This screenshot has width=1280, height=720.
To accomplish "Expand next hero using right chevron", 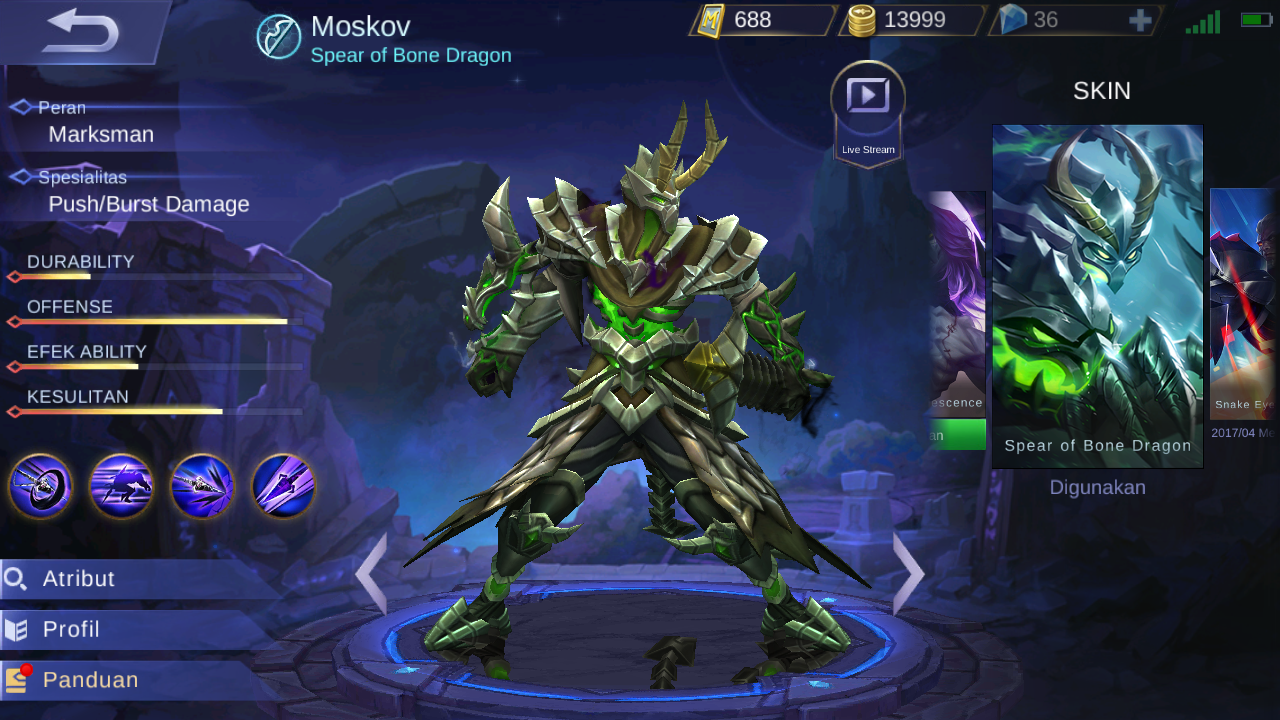I will coord(907,574).
